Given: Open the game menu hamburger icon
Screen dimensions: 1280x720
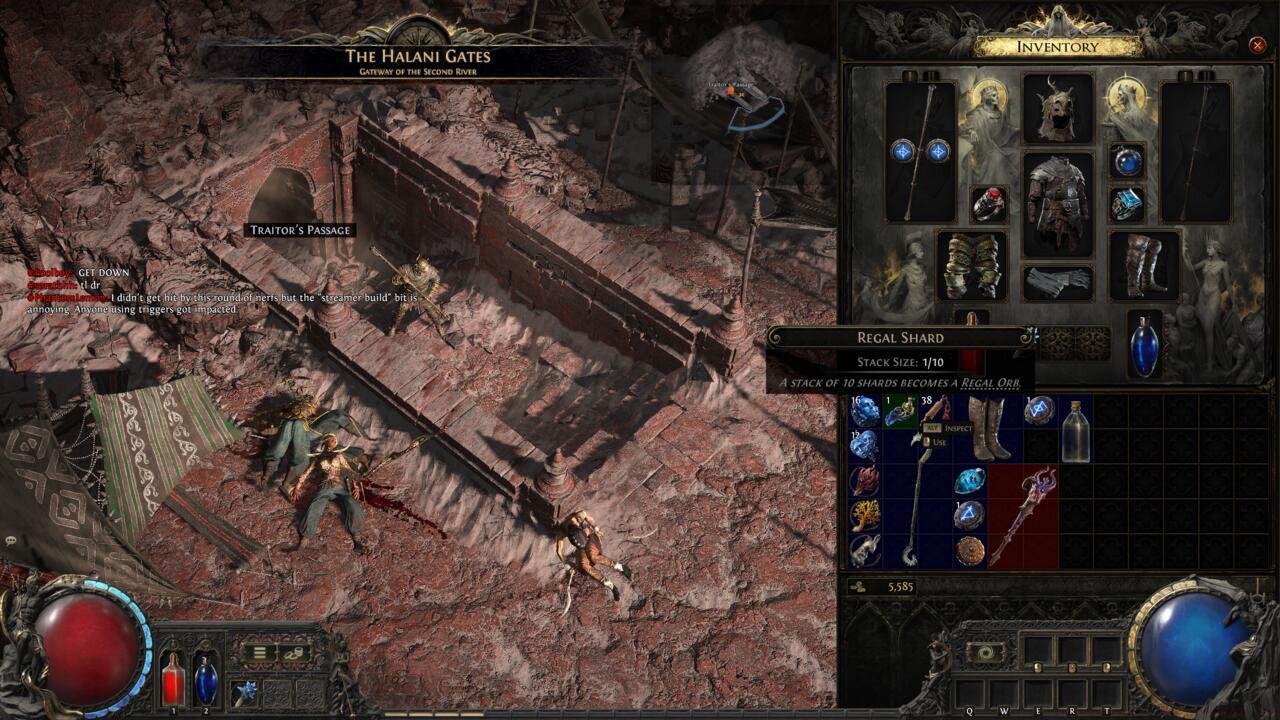Looking at the screenshot, I should pos(259,652).
